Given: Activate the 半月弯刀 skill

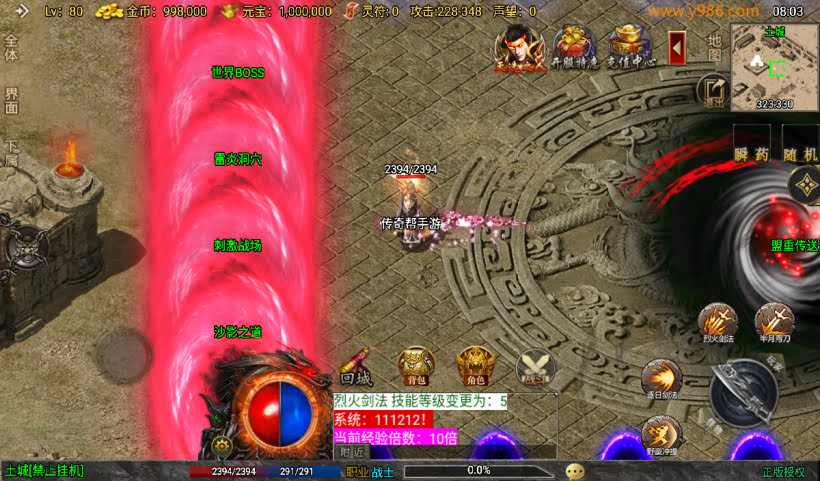Looking at the screenshot, I should click(x=774, y=322).
